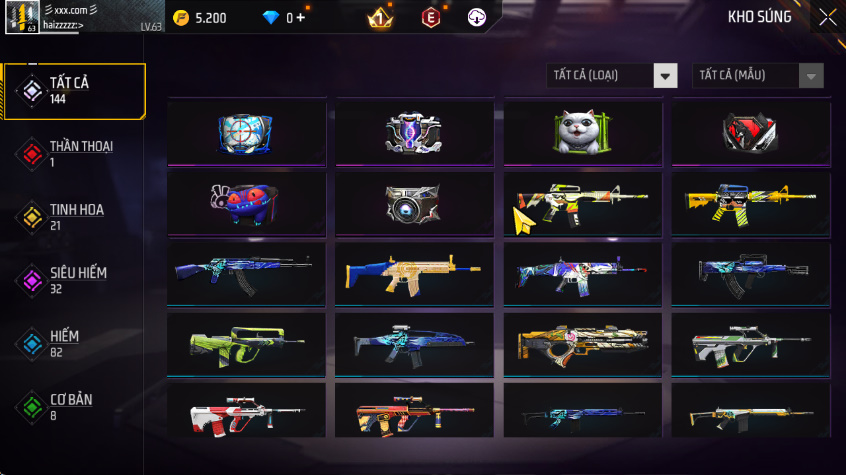Add diamonds with the plus button

click(301, 18)
